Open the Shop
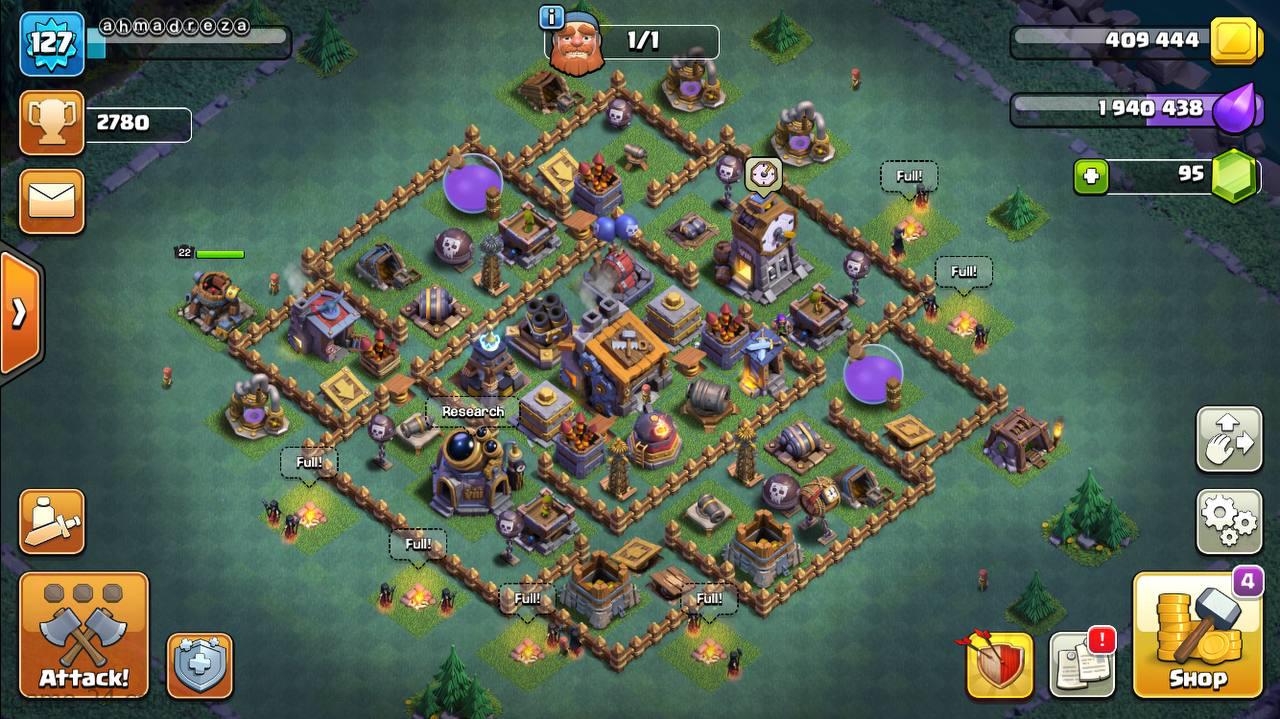The width and height of the screenshot is (1280, 719). pos(1198,635)
